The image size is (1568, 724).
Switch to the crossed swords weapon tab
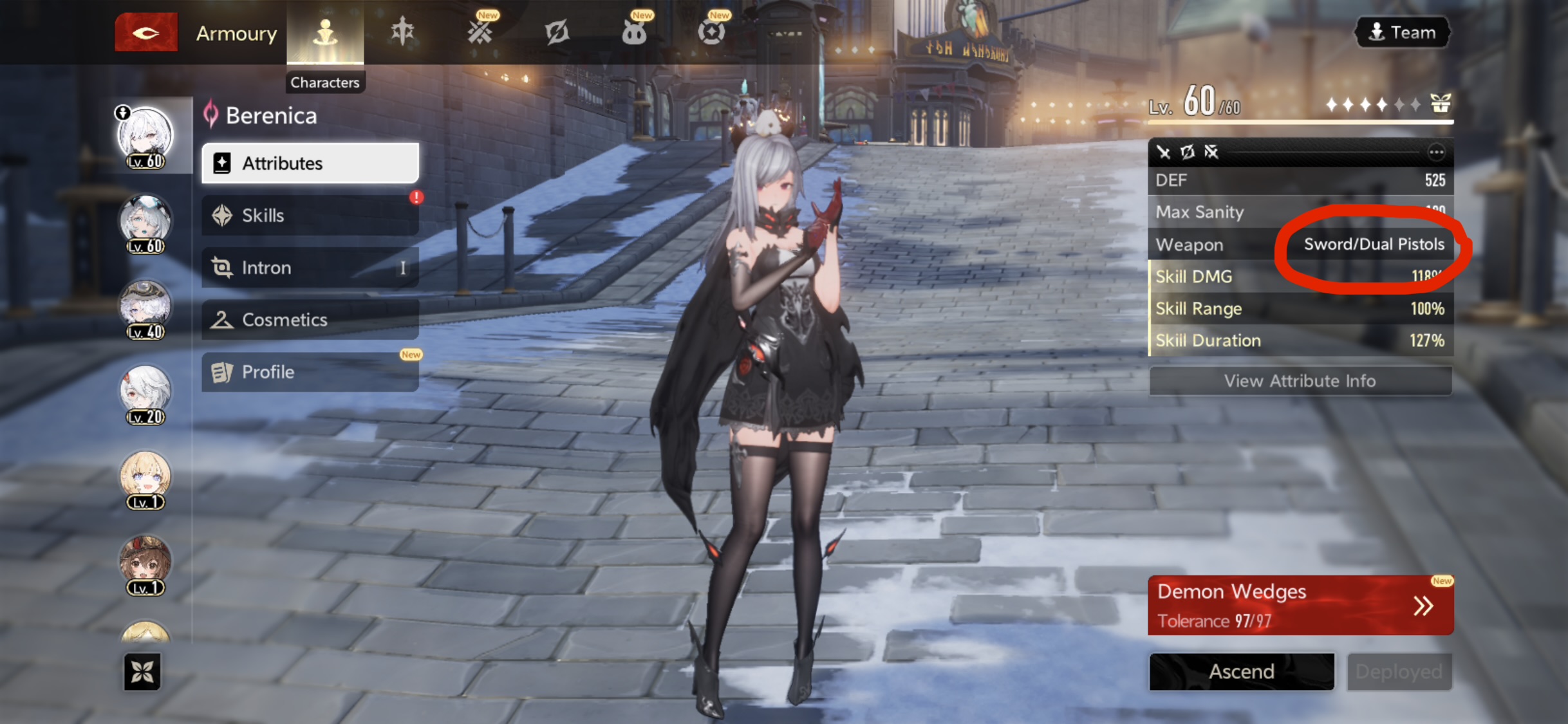pos(480,32)
